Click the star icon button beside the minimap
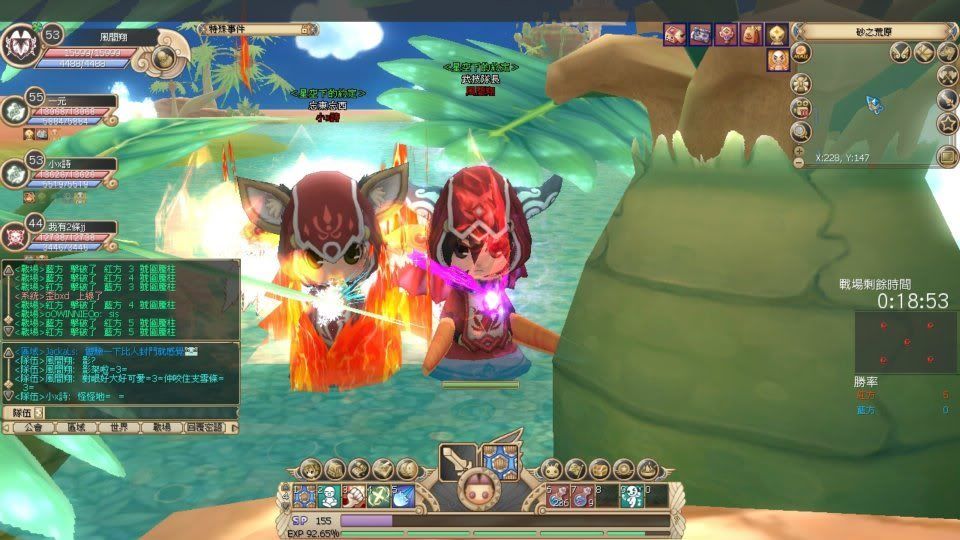 click(947, 124)
